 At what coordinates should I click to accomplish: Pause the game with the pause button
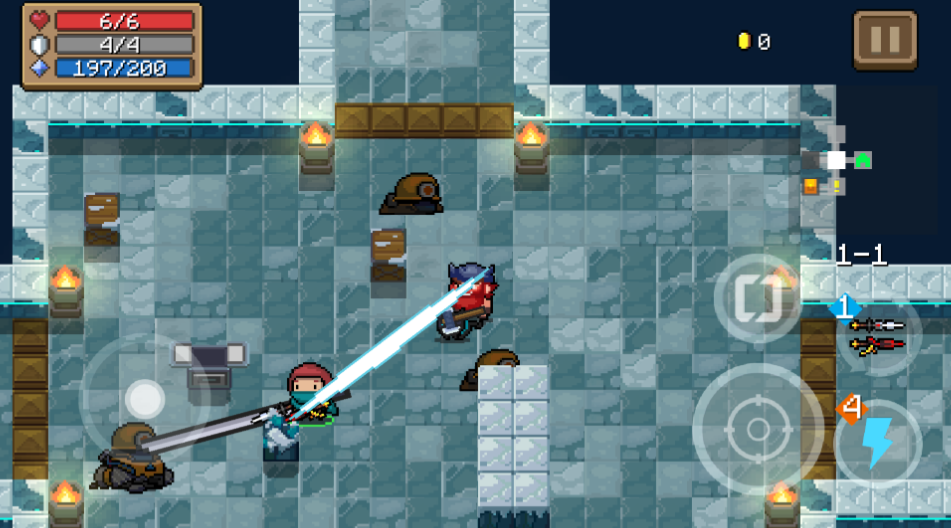[884, 41]
